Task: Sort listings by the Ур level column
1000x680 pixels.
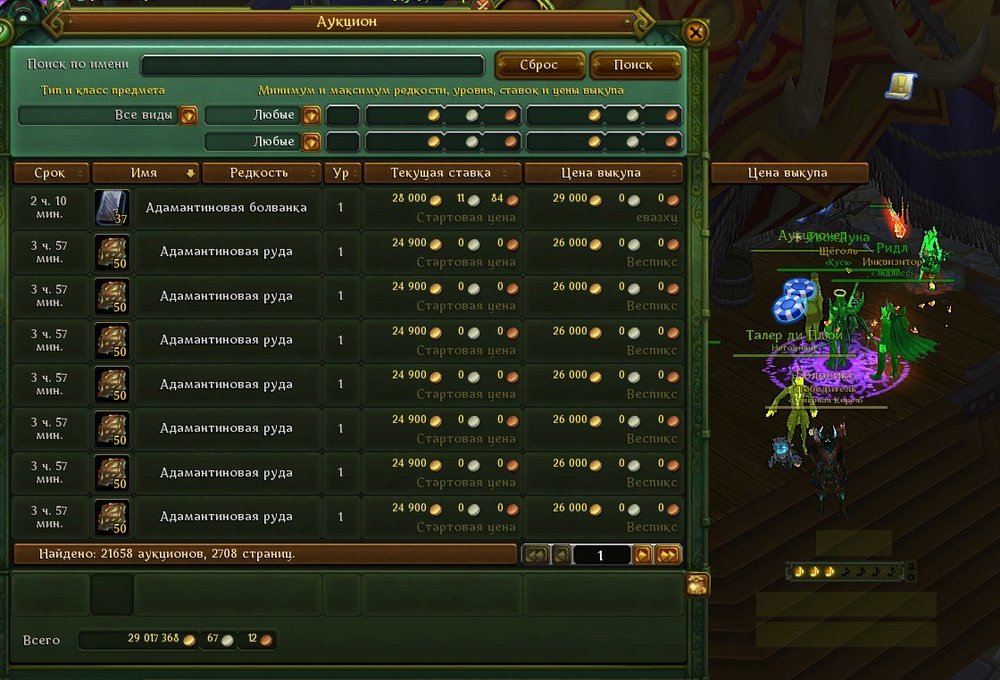Action: click(x=341, y=173)
